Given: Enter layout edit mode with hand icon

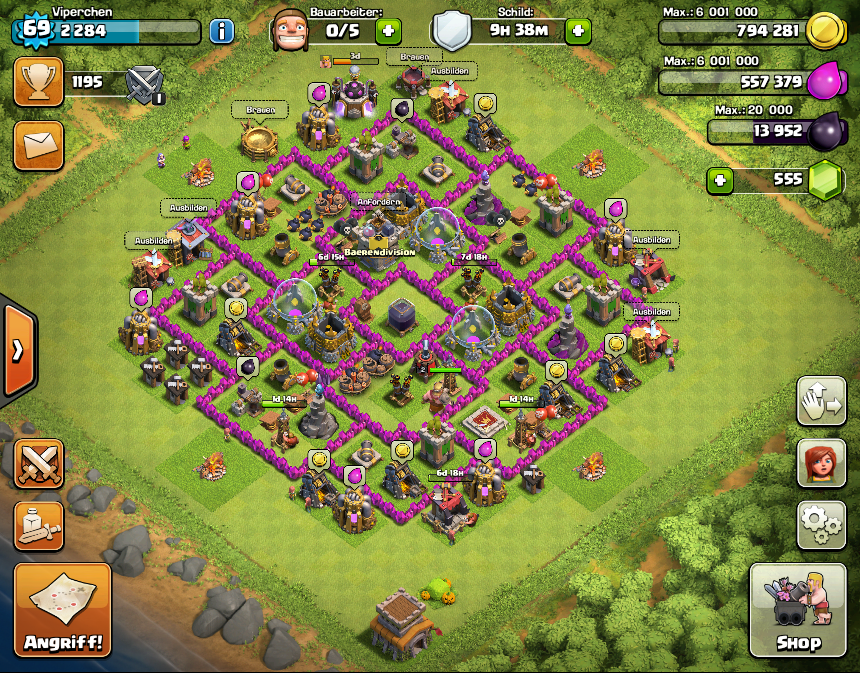Looking at the screenshot, I should (821, 401).
